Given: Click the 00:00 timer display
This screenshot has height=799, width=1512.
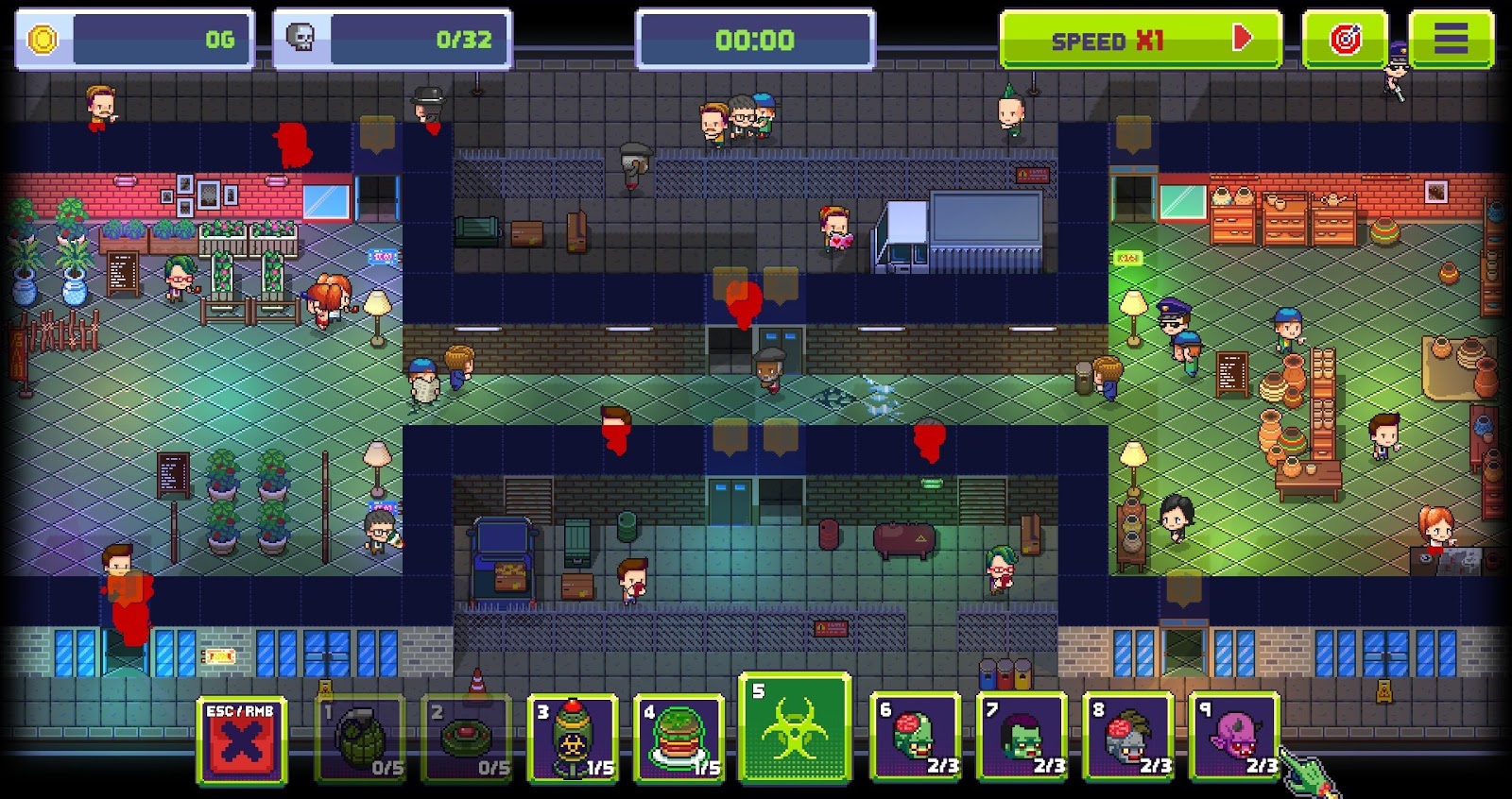Looking at the screenshot, I should click(x=751, y=40).
